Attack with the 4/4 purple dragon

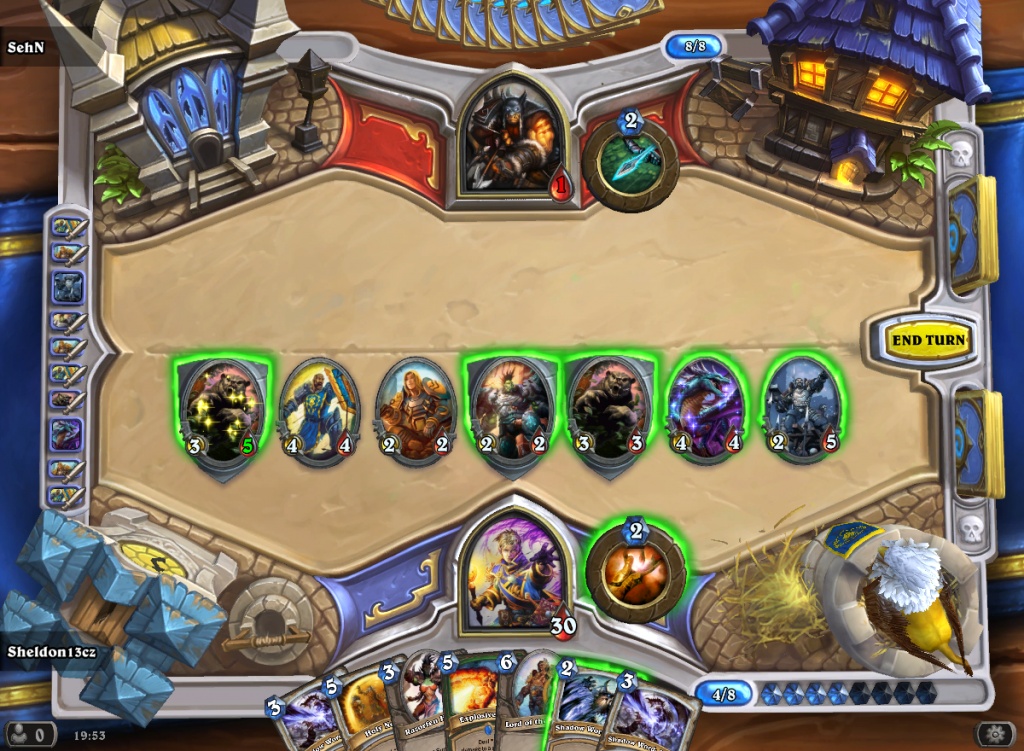tap(706, 411)
